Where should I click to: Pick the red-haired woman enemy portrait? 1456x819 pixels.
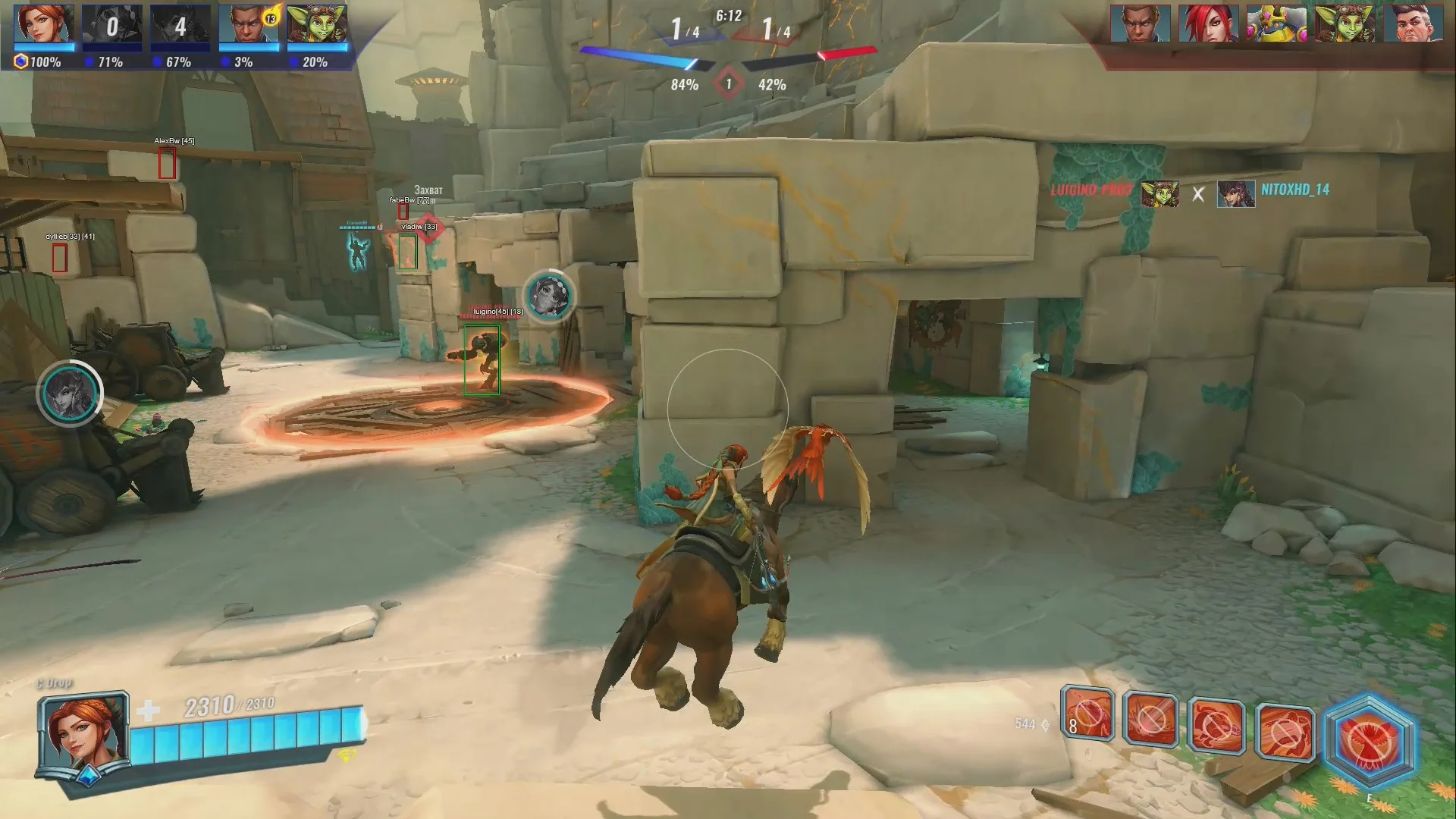(1208, 24)
